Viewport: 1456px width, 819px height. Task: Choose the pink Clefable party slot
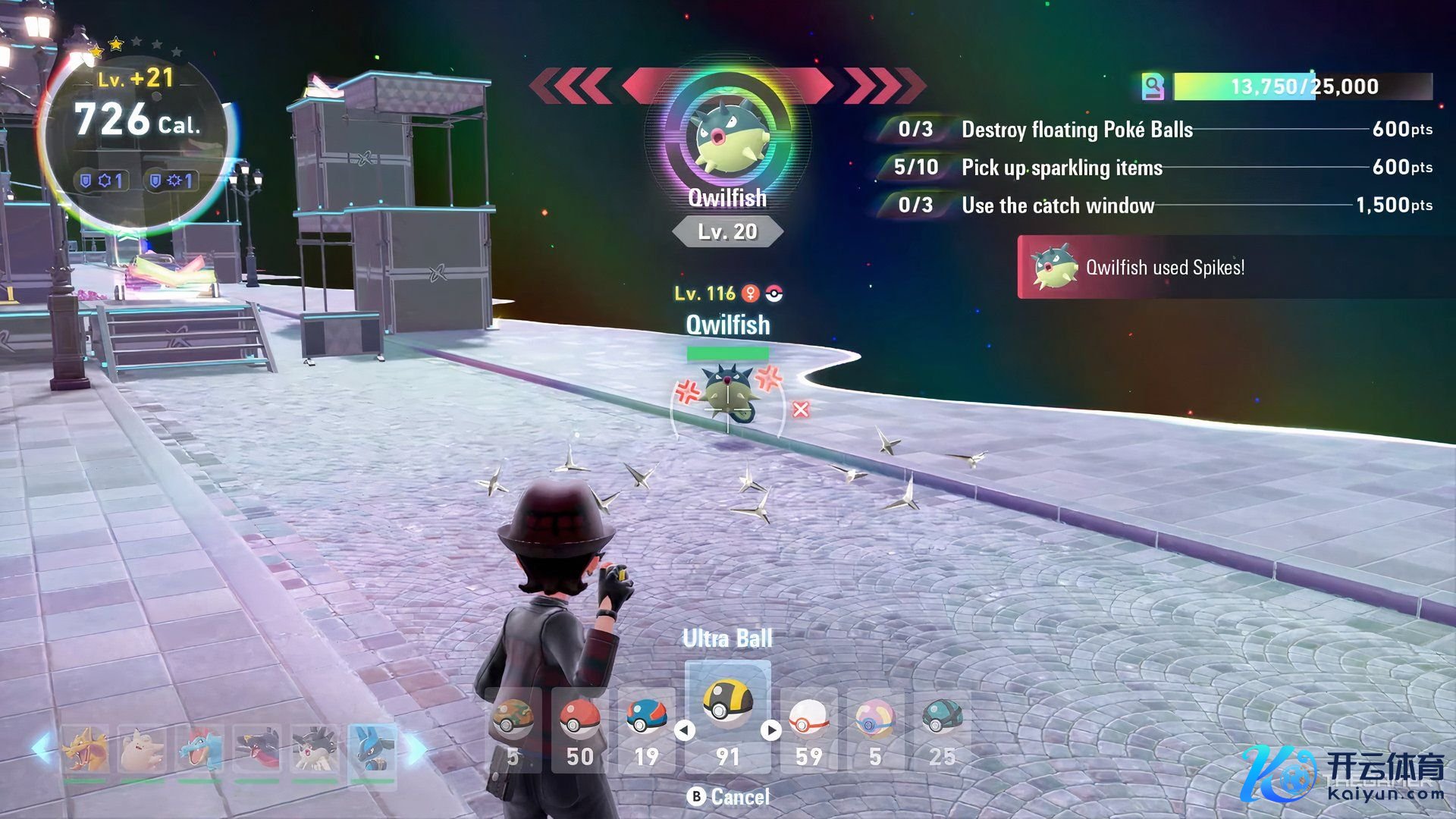142,749
